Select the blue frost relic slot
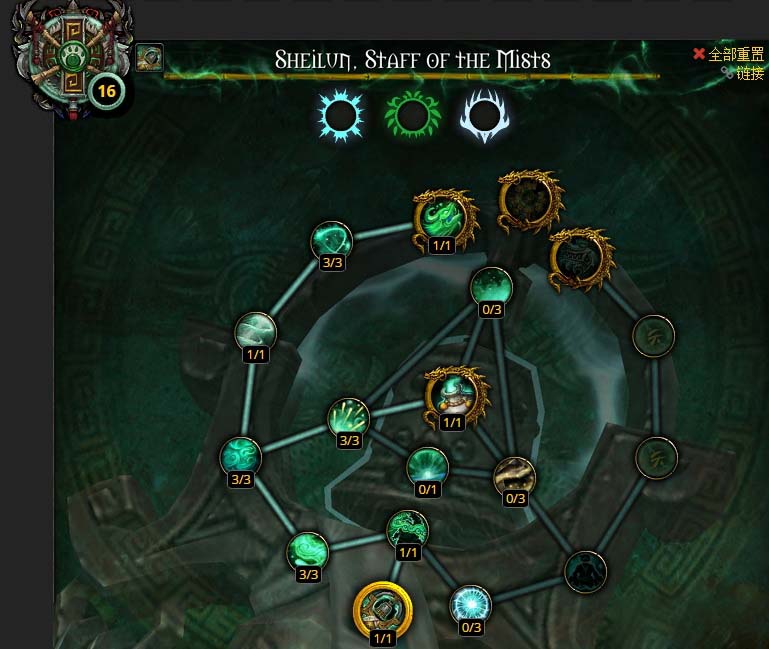The image size is (769, 649). pyautogui.click(x=340, y=115)
